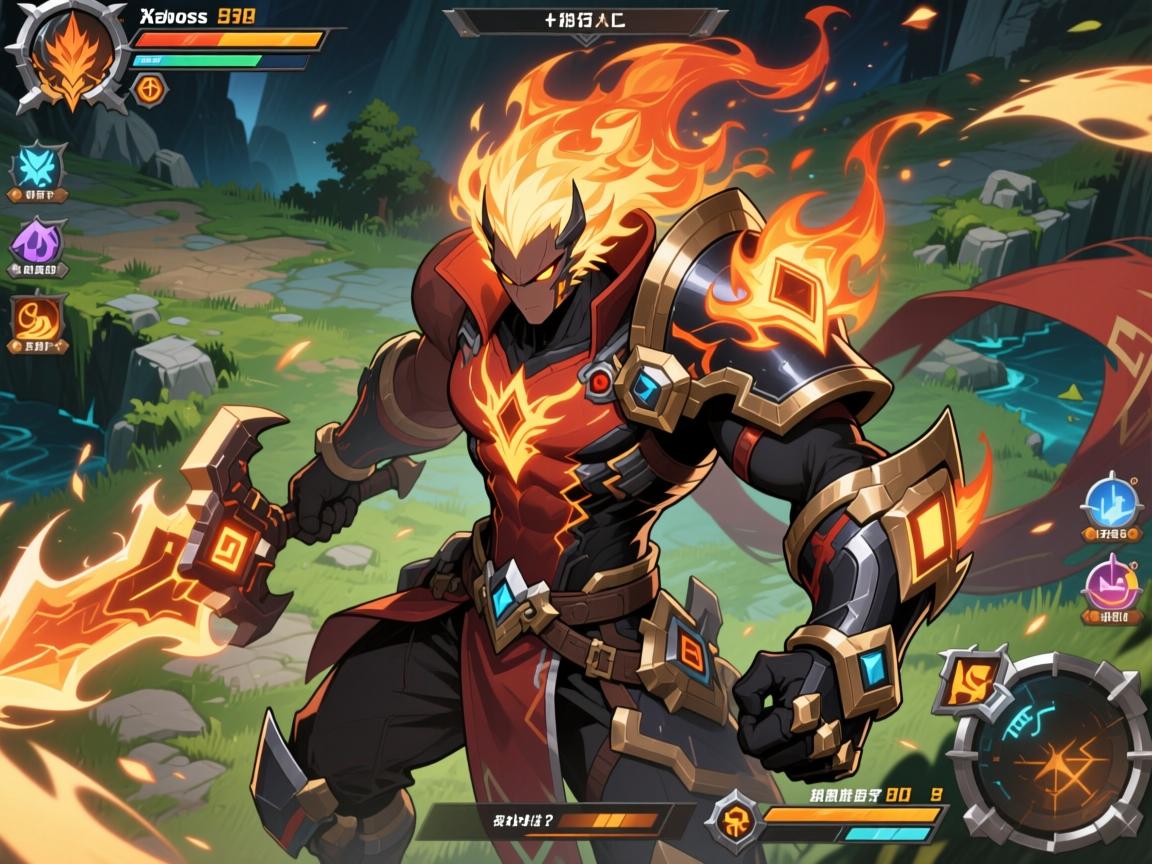Open the top center title banner
The width and height of the screenshot is (1152, 864).
(584, 22)
